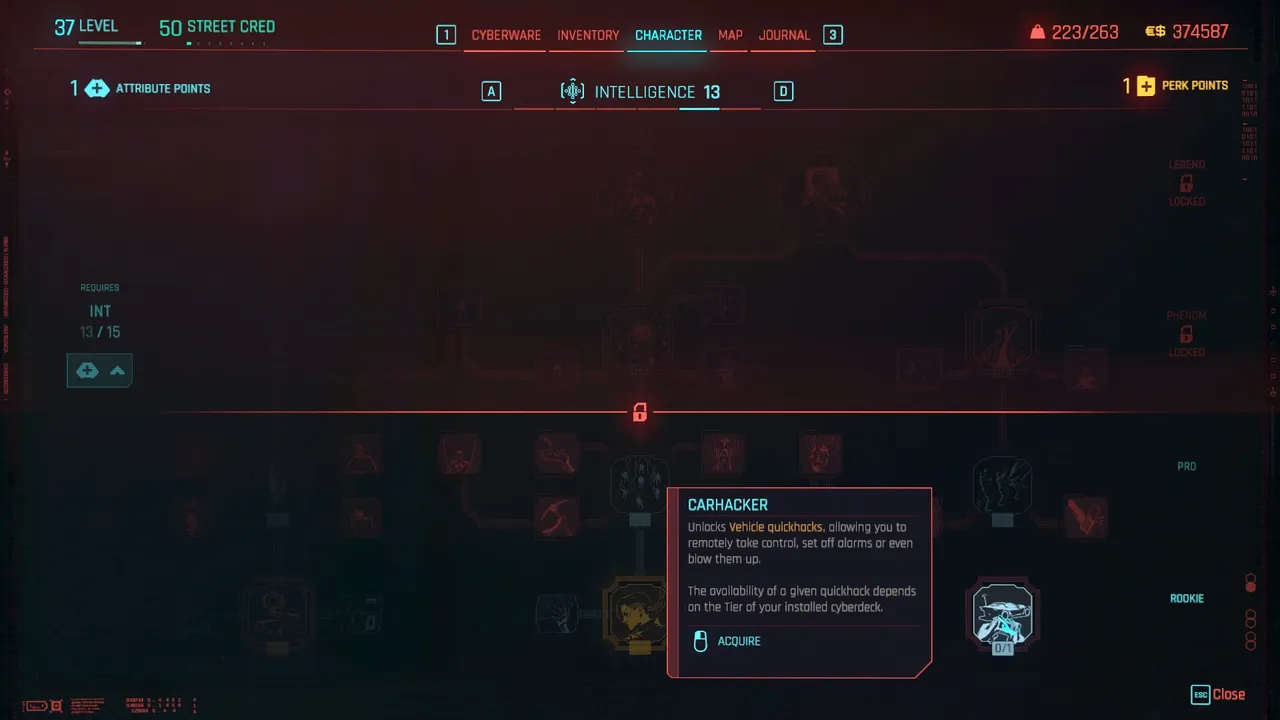Viewport: 1280px width, 720px height.
Task: Select the yellow-framed perk icon
Action: tap(636, 613)
